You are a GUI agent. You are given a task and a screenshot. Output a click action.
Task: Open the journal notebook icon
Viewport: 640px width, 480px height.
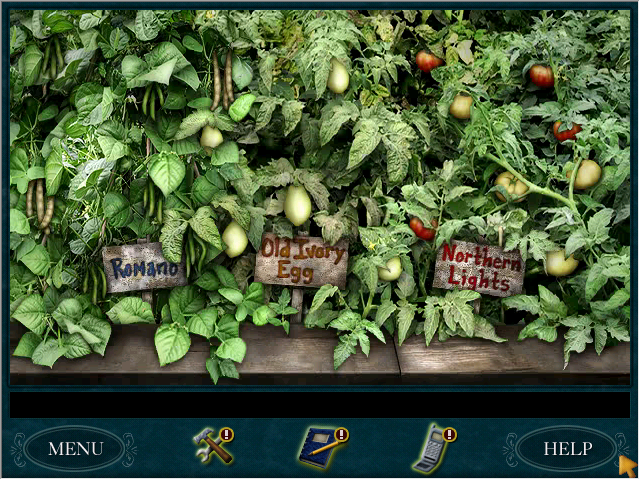click(x=322, y=447)
